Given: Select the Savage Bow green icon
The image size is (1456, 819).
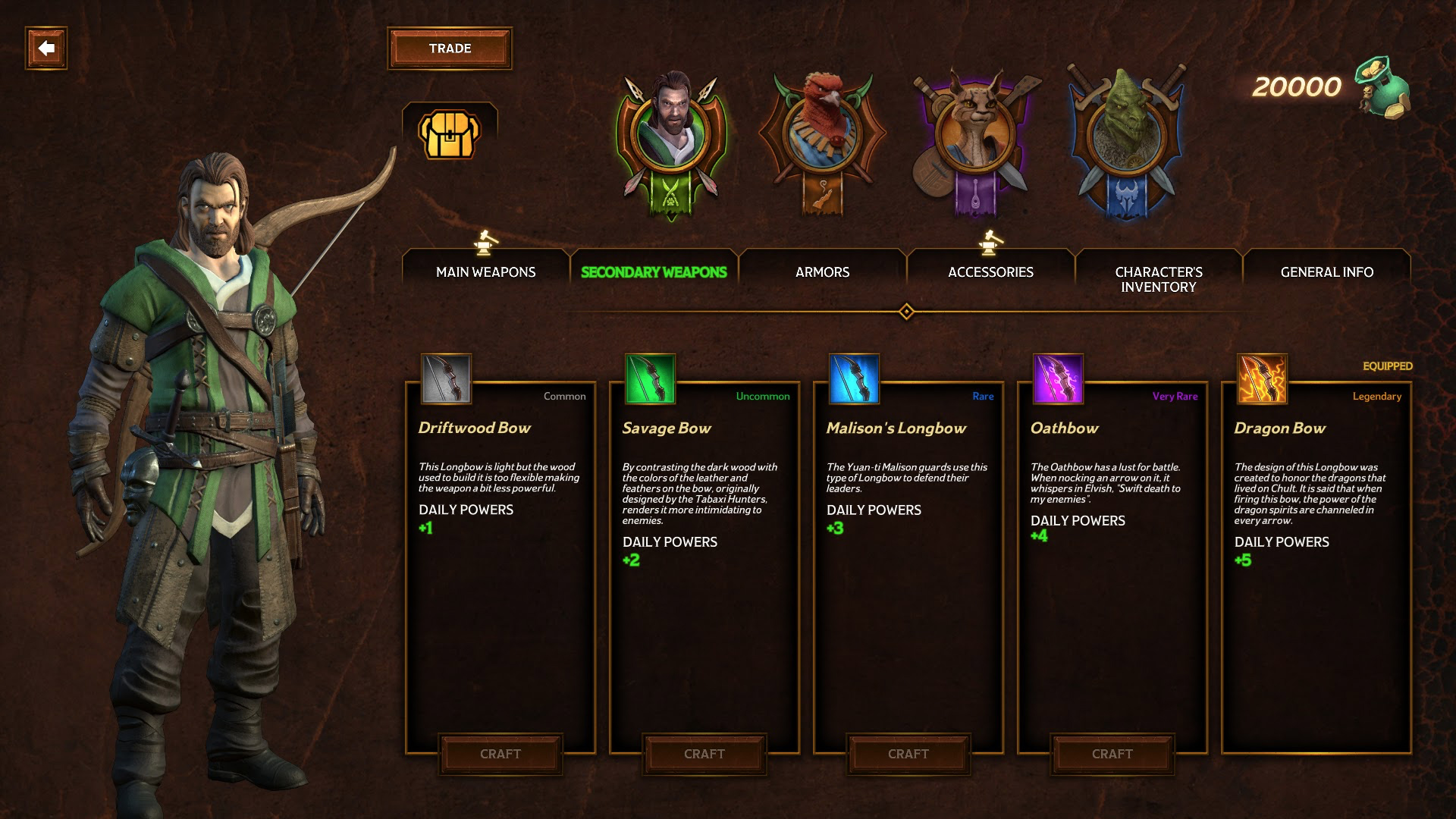Looking at the screenshot, I should tap(650, 378).
